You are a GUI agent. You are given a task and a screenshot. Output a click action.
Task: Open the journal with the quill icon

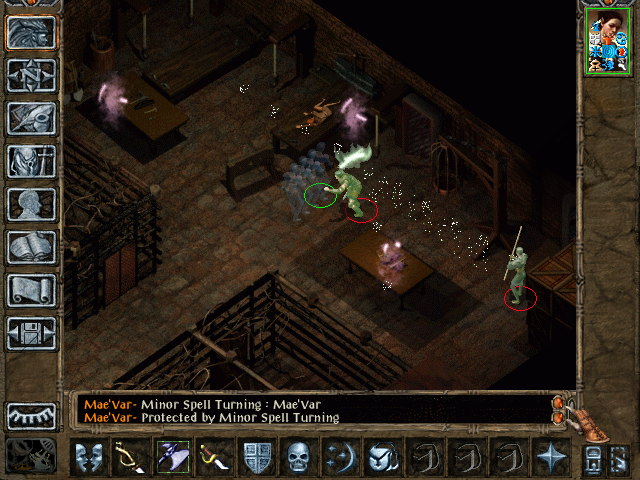pyautogui.click(x=31, y=118)
